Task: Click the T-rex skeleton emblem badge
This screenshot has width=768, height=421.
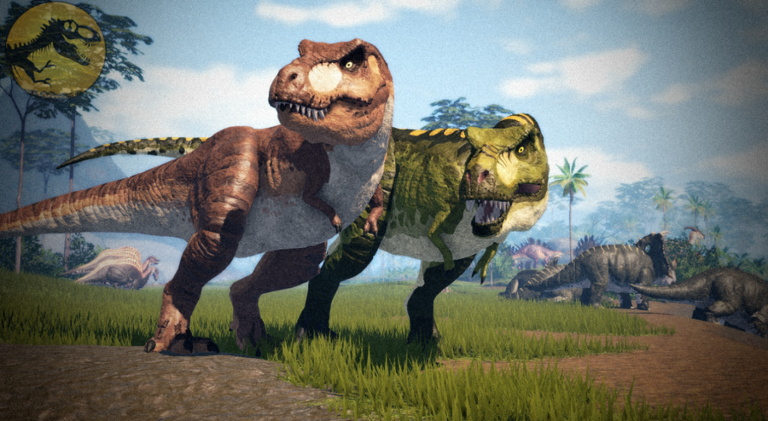Action: 55,49
